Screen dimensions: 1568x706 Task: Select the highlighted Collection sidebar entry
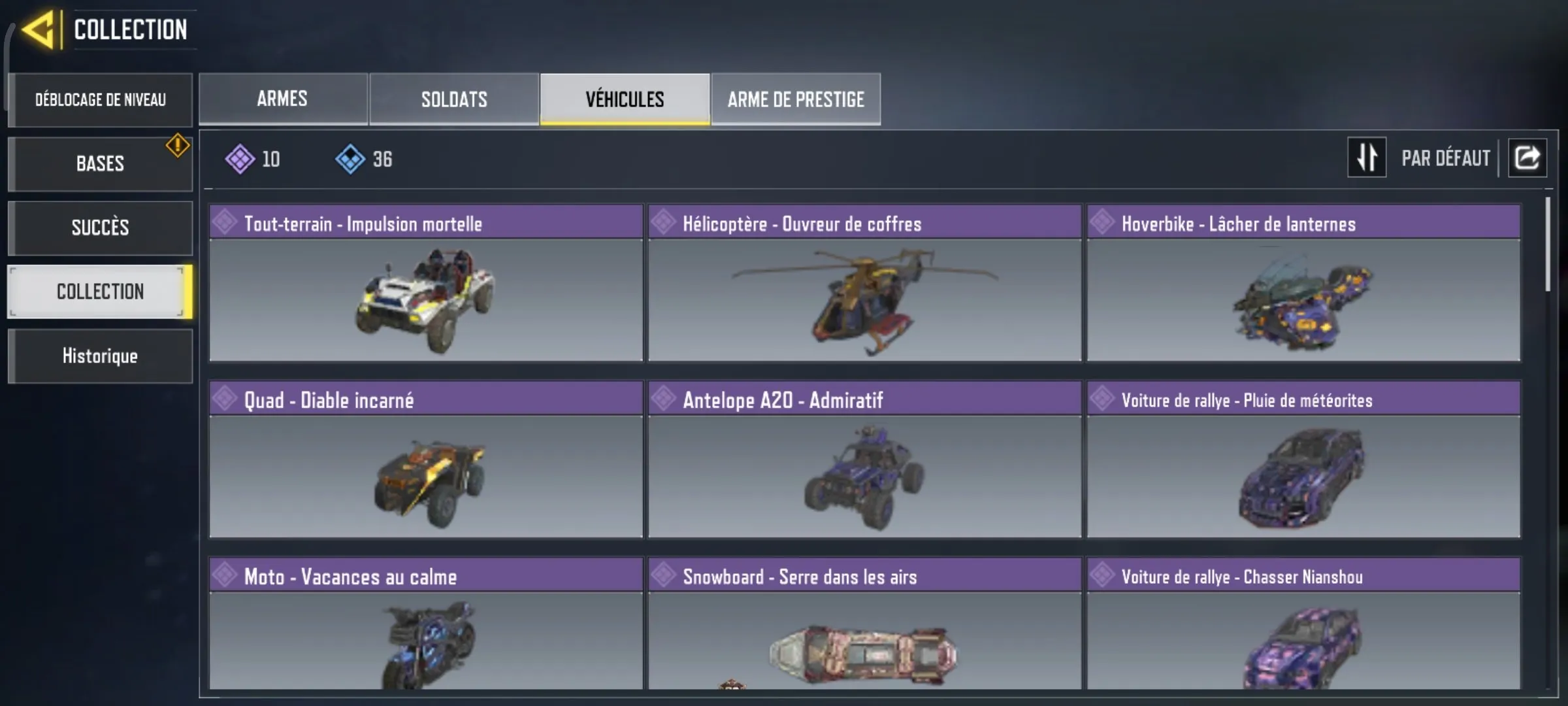pyautogui.click(x=100, y=292)
